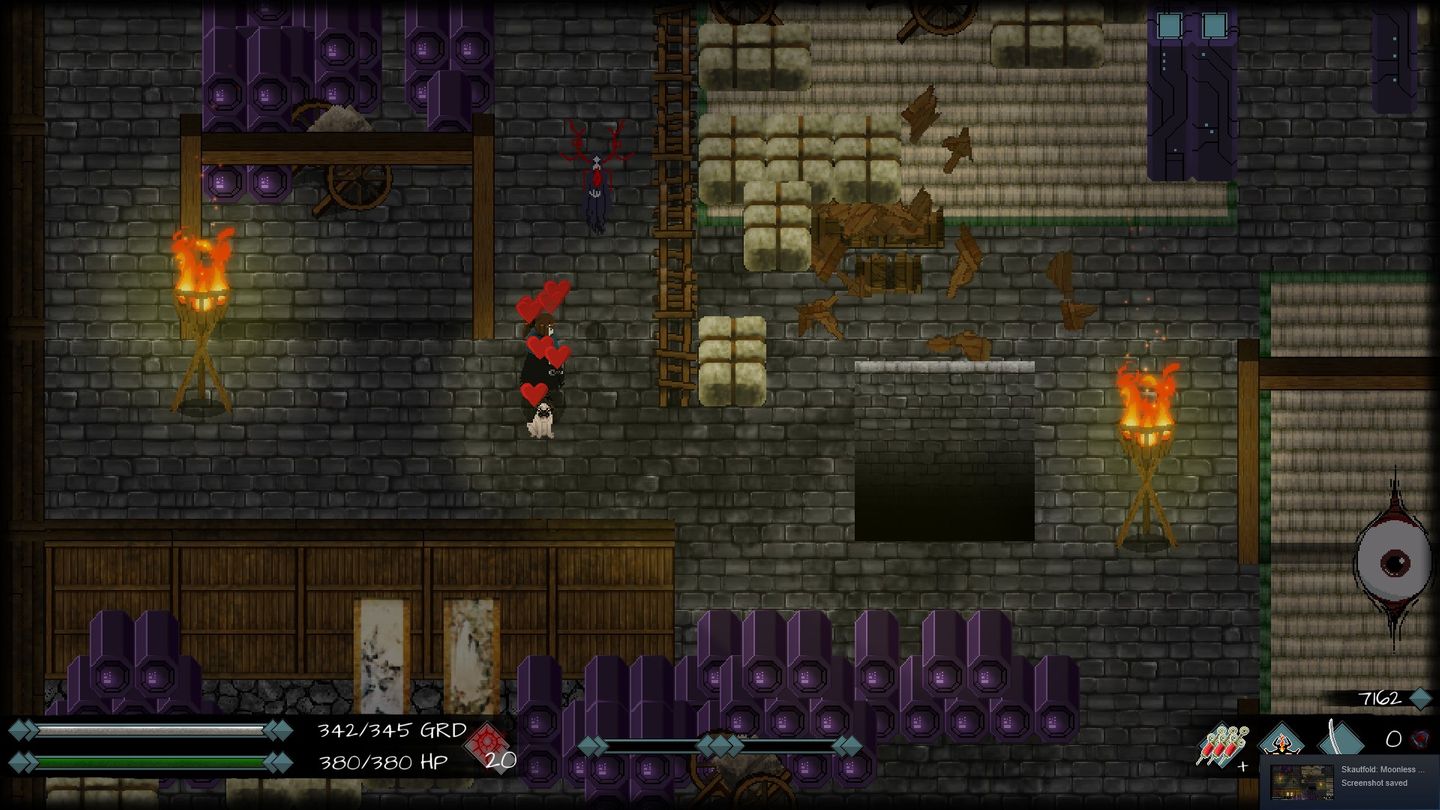Select the red syringe healing items slot
Screen dimensions: 1440x810
point(1222,746)
